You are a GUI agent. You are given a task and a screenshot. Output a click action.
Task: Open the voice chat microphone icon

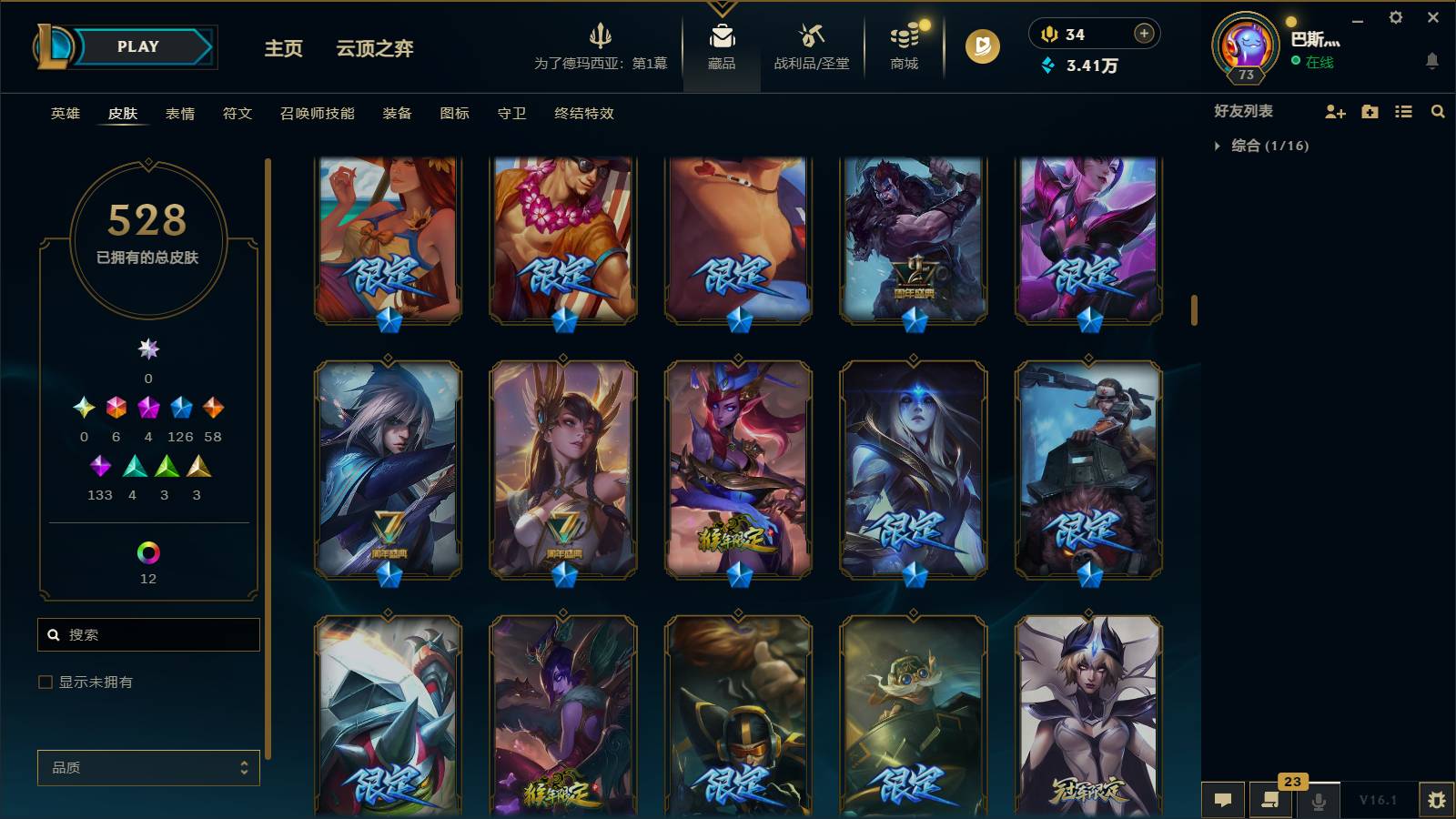(1318, 801)
